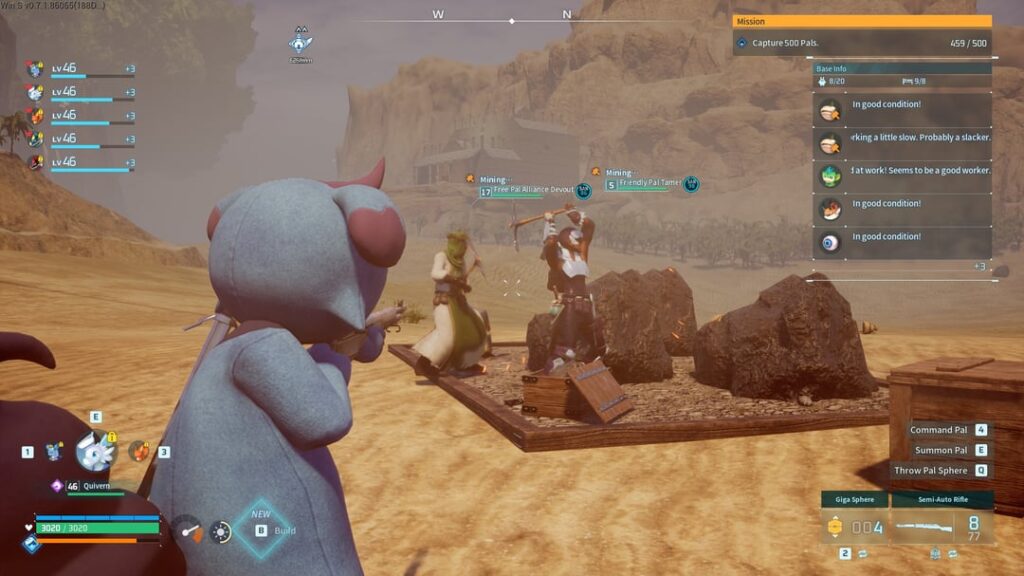Open the Build menu diamond
The image size is (1024, 576).
click(261, 529)
